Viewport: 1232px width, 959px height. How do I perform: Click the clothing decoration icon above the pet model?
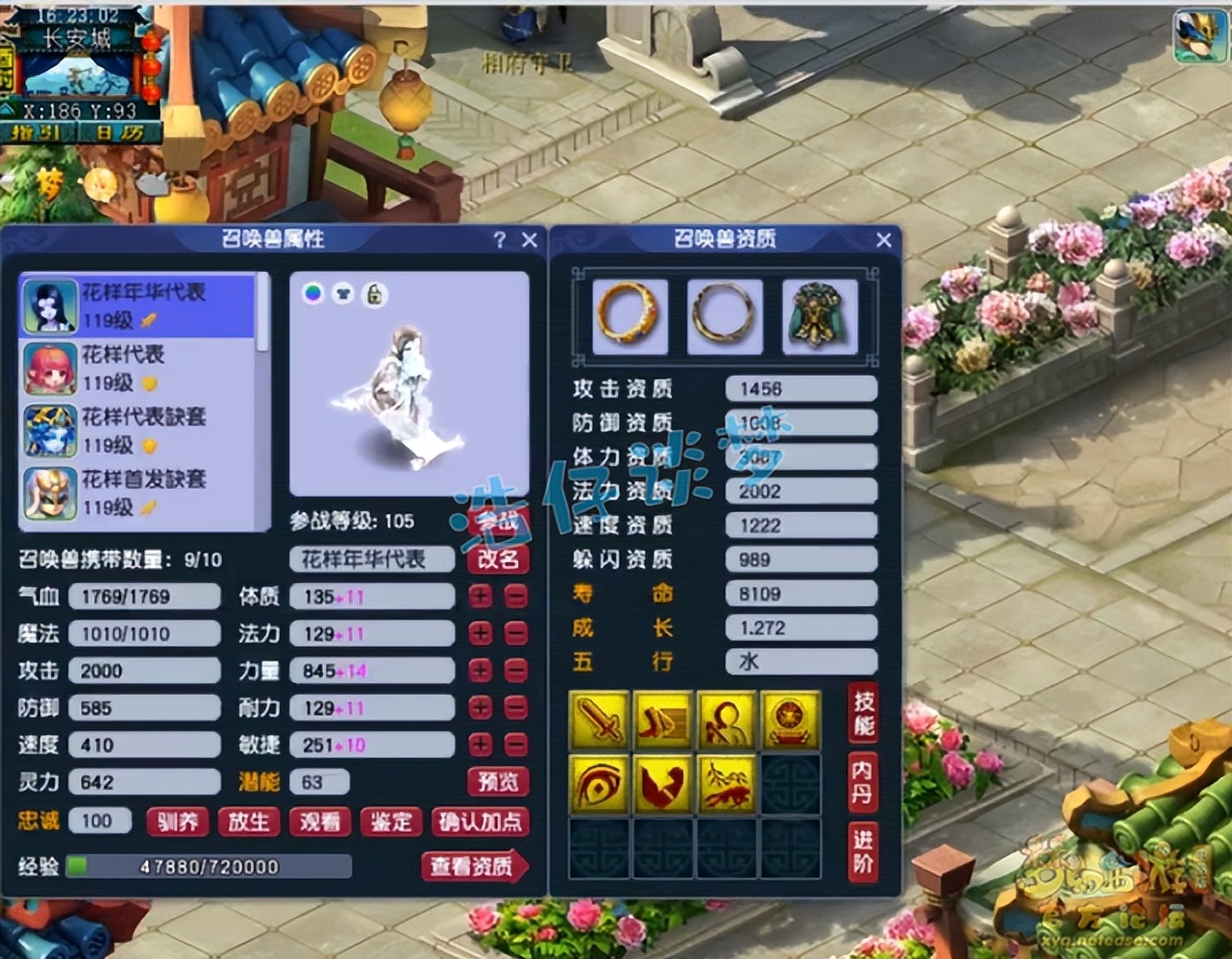pos(343,294)
